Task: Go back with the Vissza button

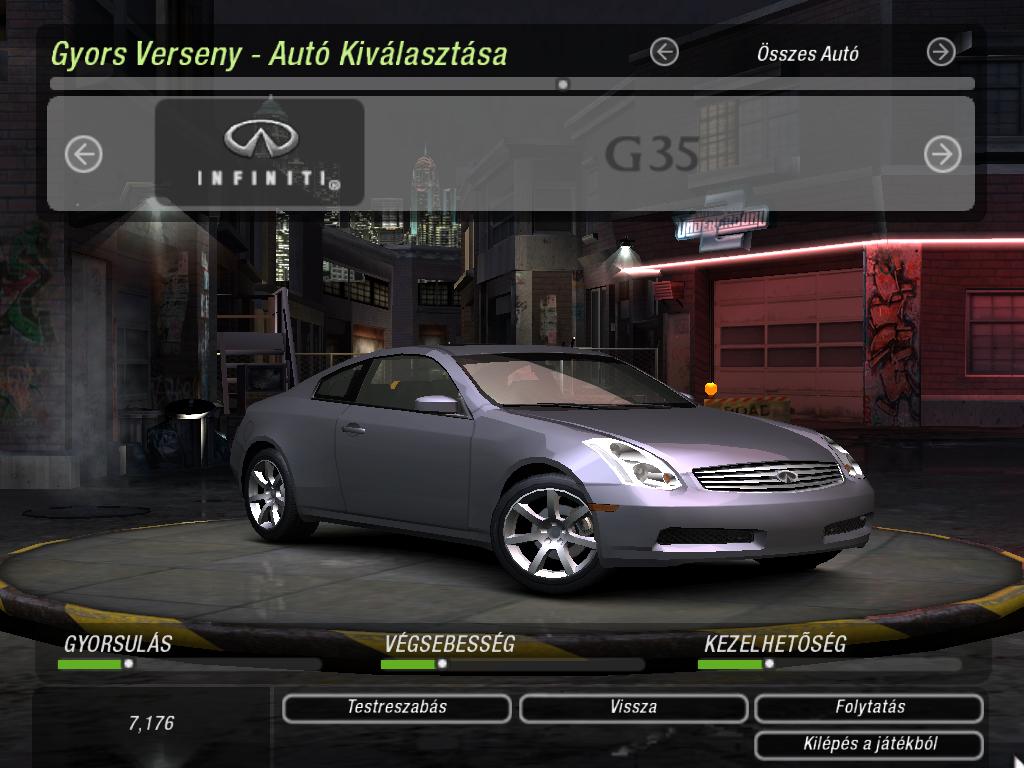Action: click(x=633, y=708)
